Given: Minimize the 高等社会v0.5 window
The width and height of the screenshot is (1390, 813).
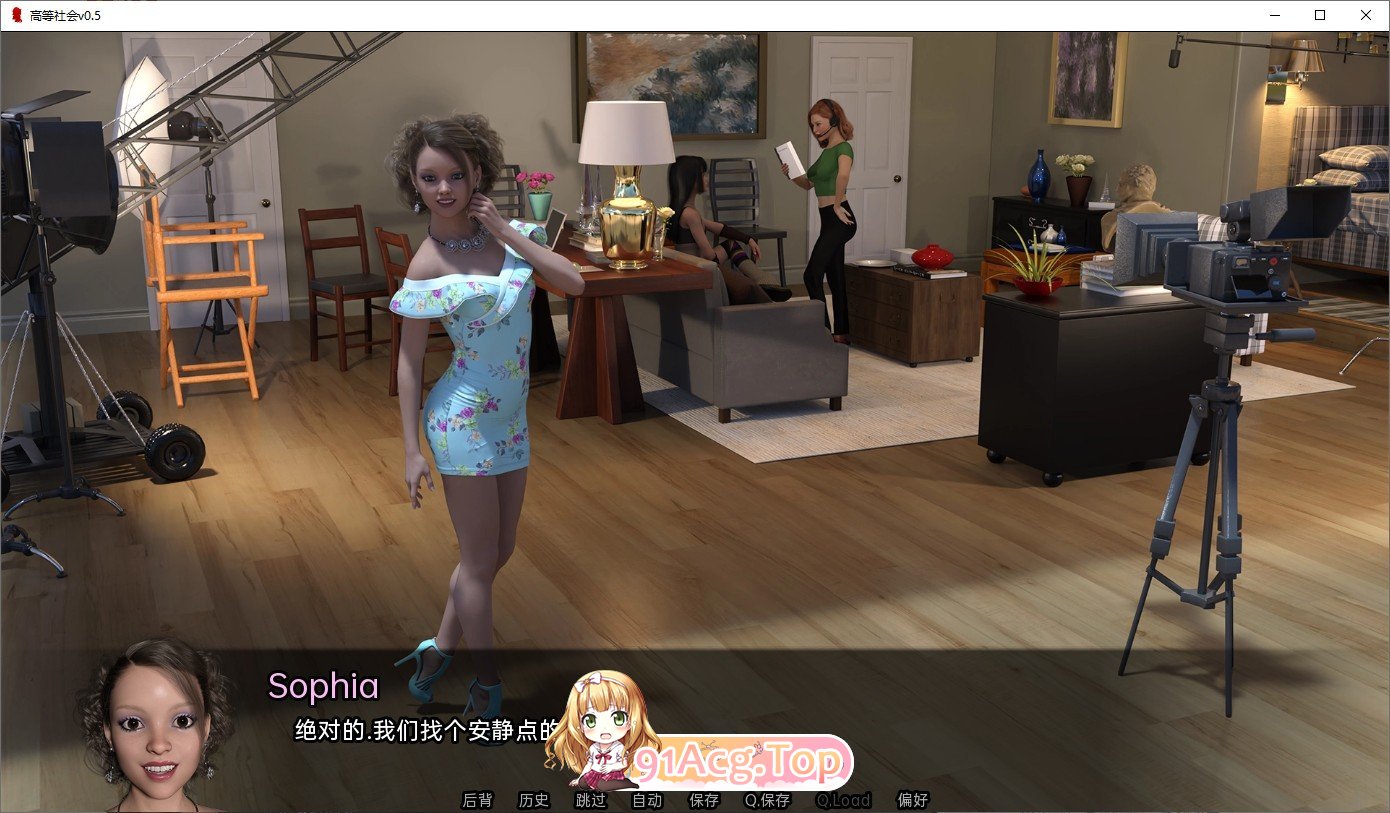Looking at the screenshot, I should (1272, 15).
